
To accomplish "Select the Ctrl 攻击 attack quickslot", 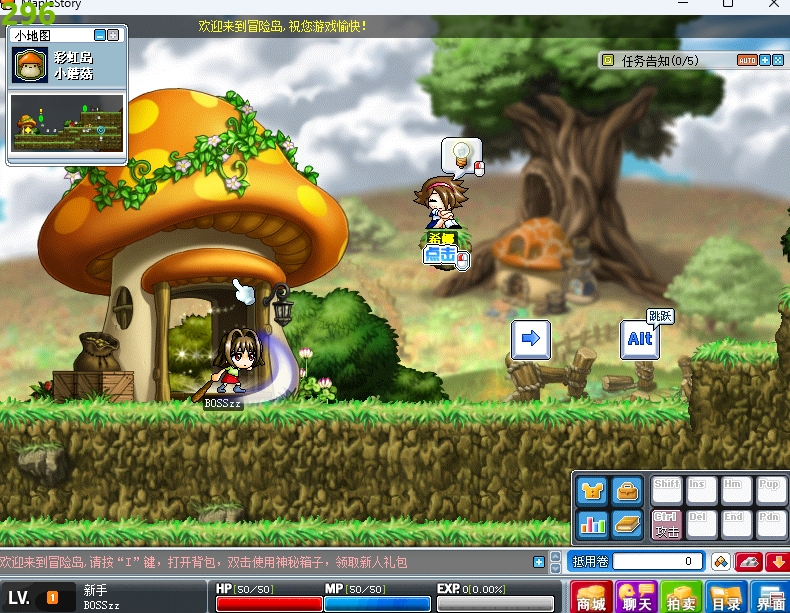I will click(x=667, y=524).
